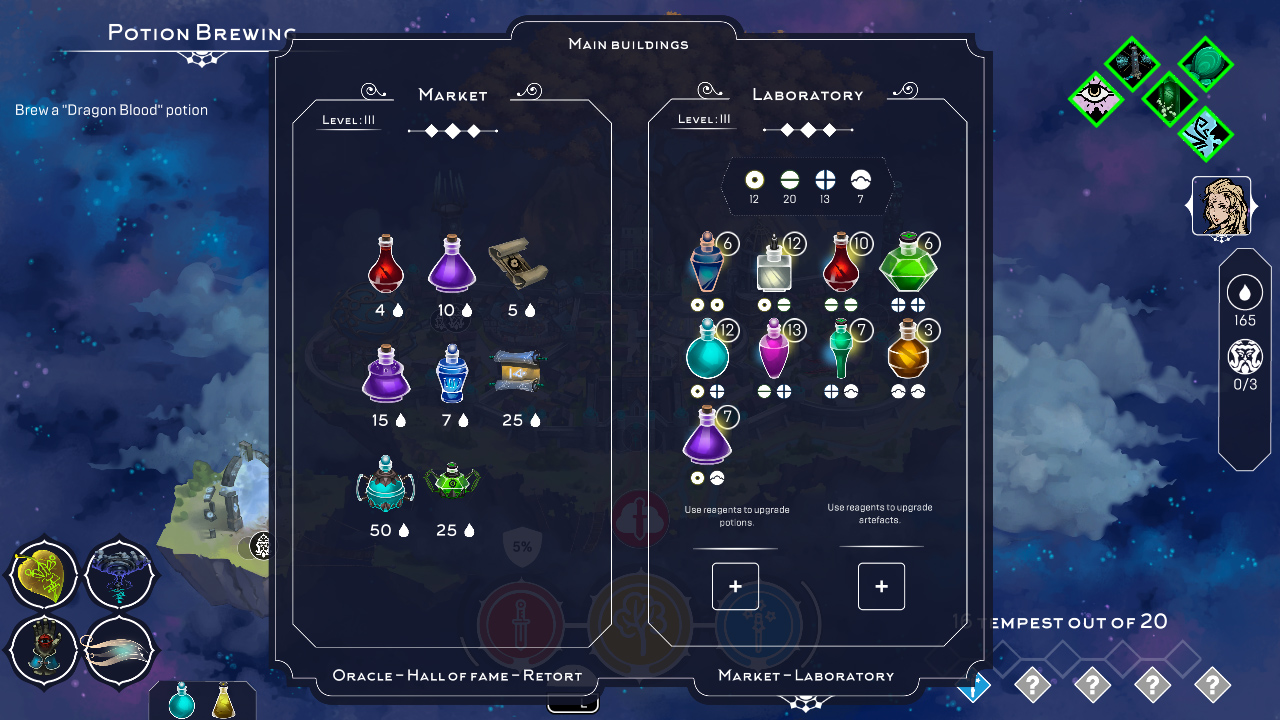This screenshot has width=1280, height=720.
Task: Select the teal potion with count 12
Action: coord(708,355)
